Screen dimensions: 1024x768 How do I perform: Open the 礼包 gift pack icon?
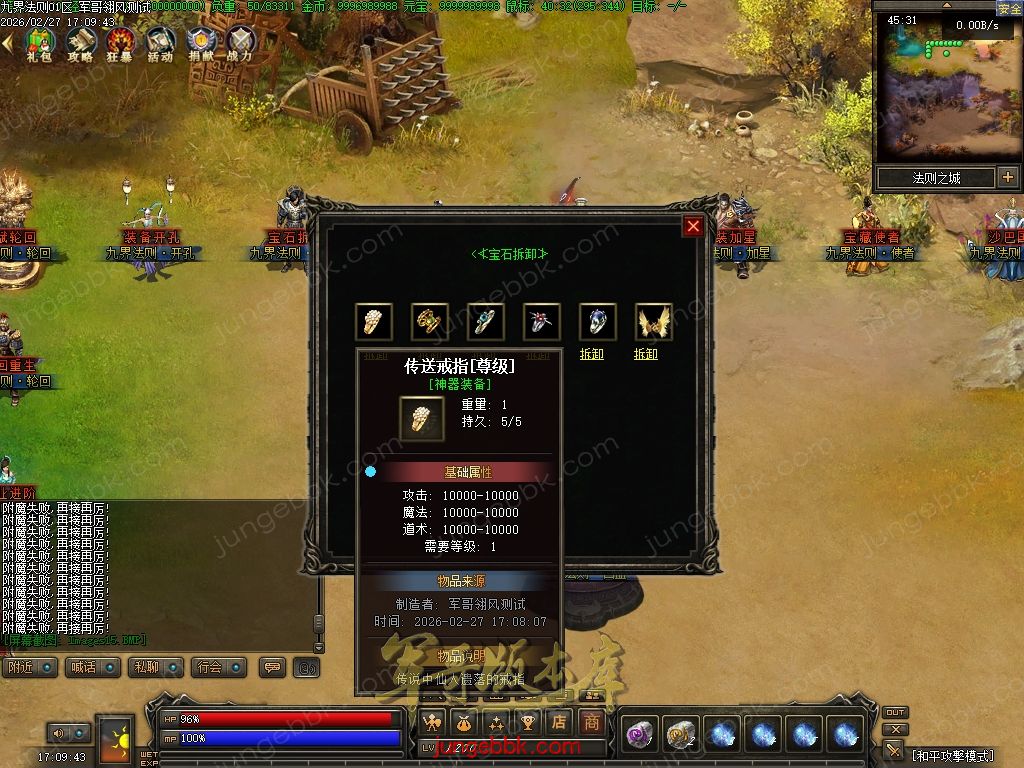39,43
